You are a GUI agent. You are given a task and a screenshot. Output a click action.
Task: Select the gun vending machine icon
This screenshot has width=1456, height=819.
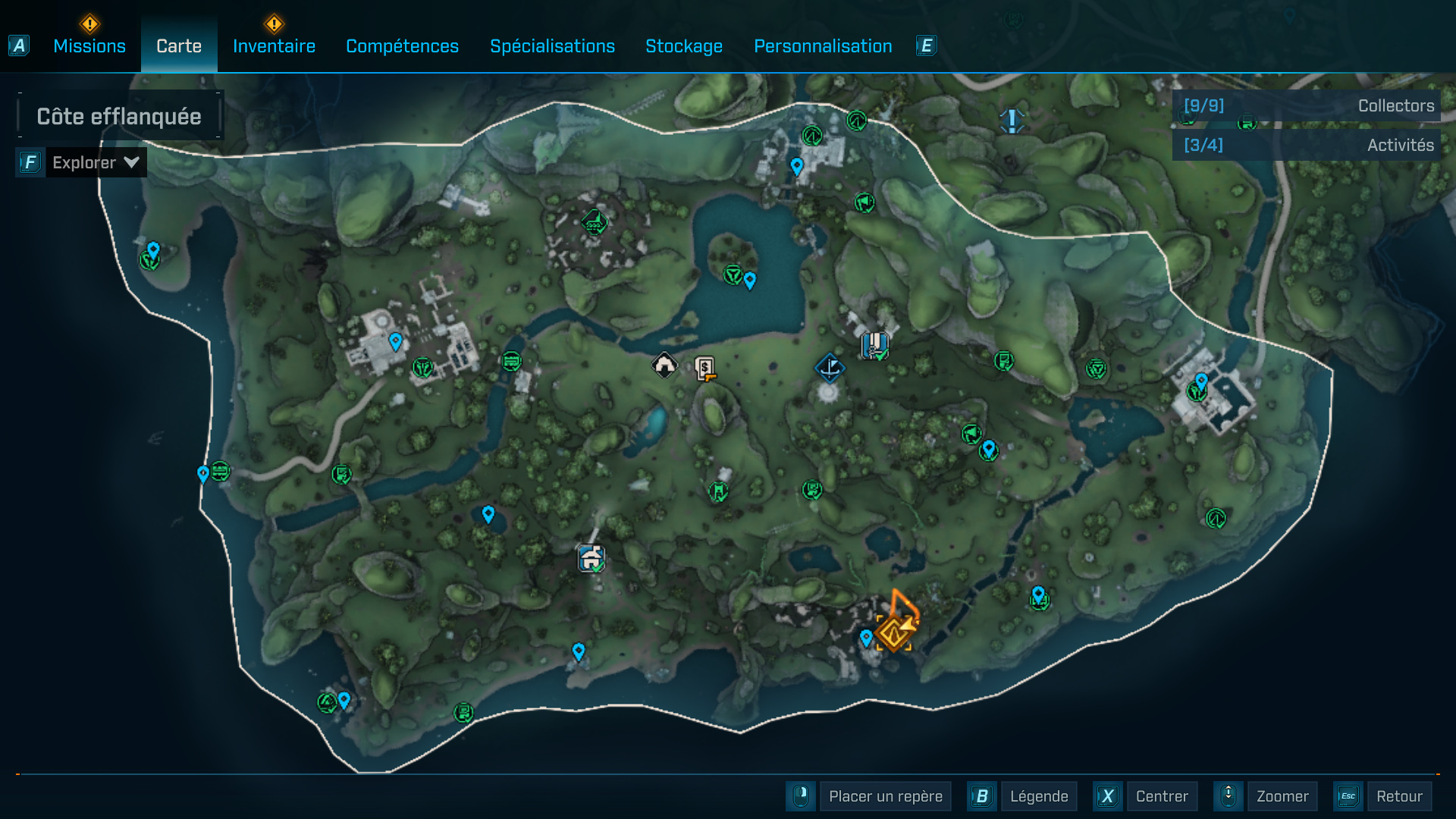[x=704, y=369]
